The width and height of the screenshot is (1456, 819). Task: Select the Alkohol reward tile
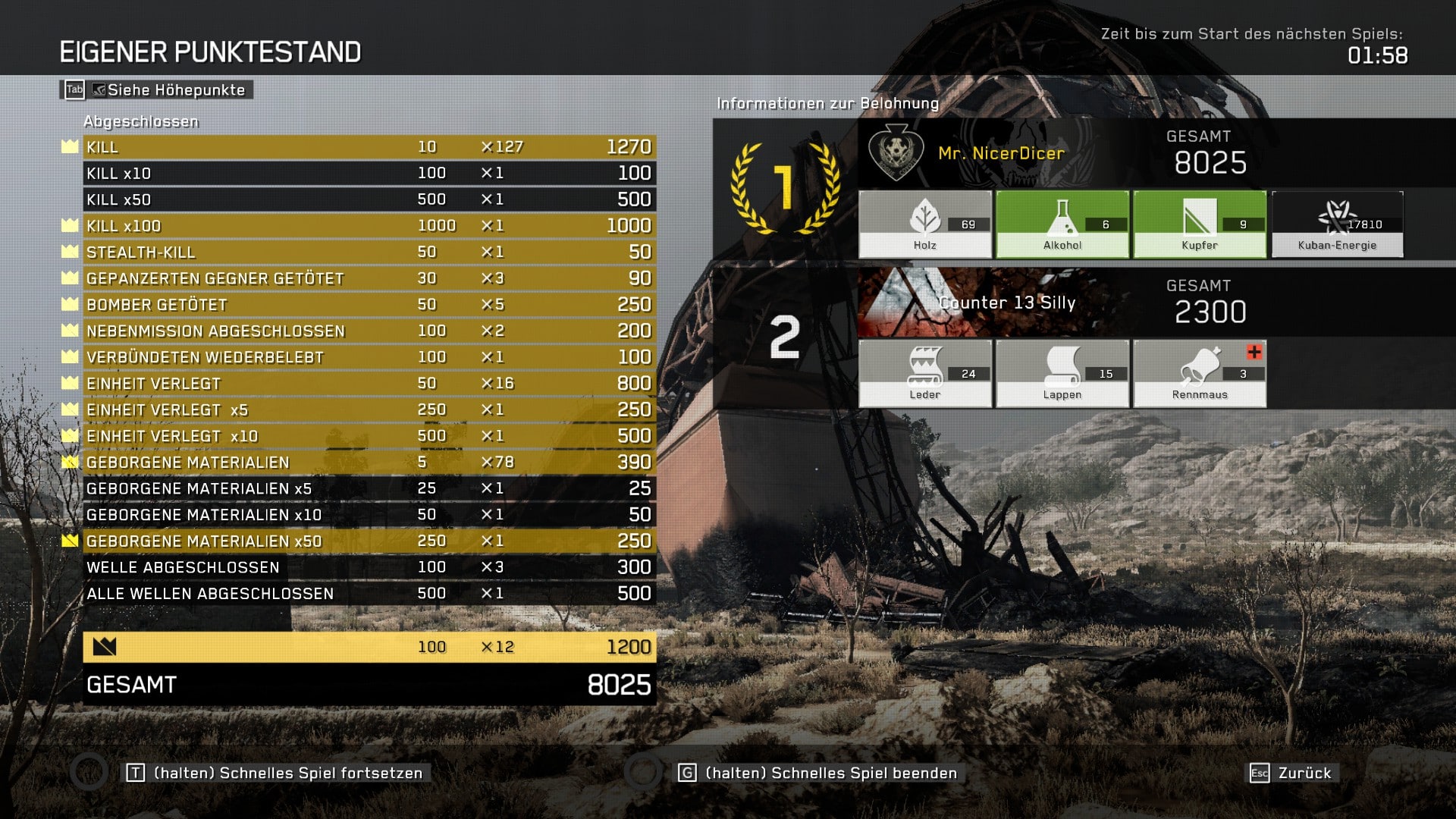(1062, 224)
